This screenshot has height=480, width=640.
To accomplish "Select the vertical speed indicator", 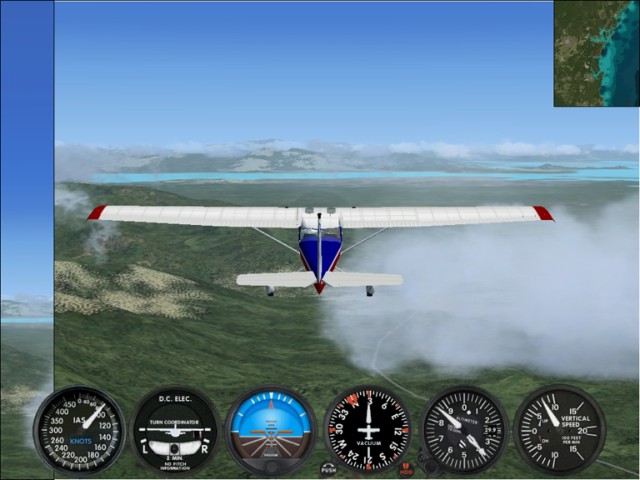I will coord(559,429).
